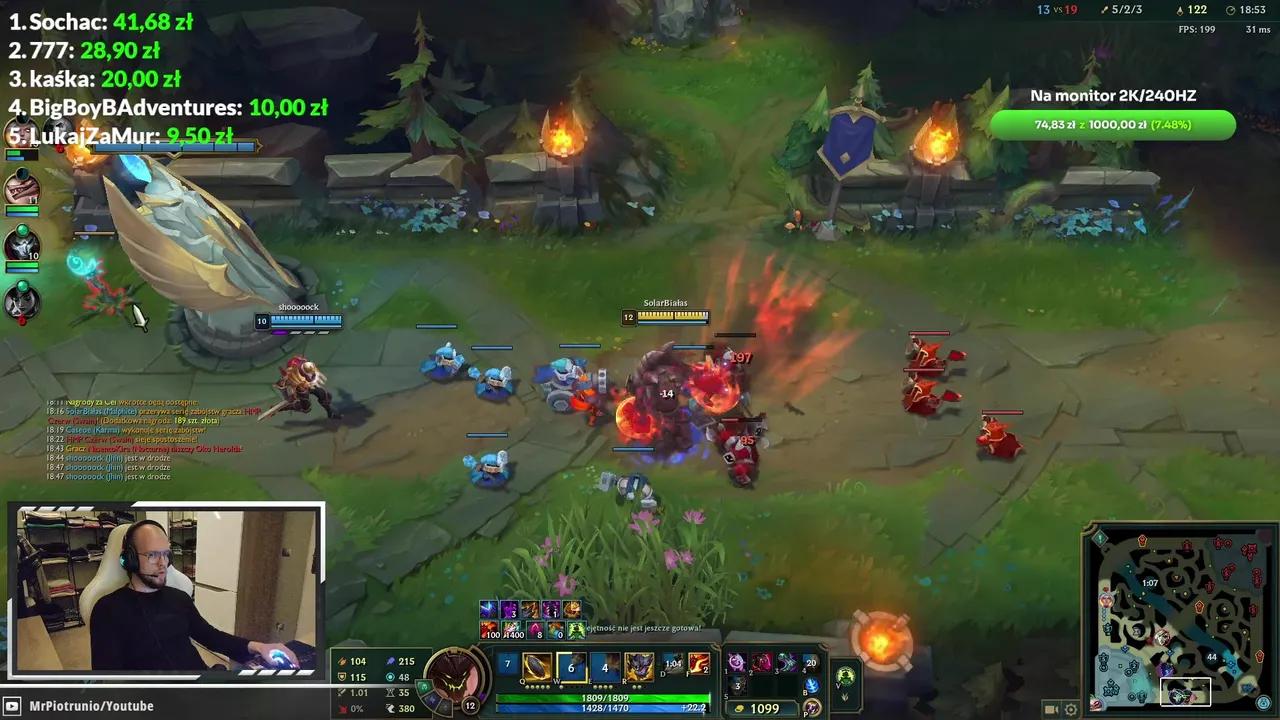Click the purple item in the first item slot
The height and width of the screenshot is (720, 1280).
736,663
